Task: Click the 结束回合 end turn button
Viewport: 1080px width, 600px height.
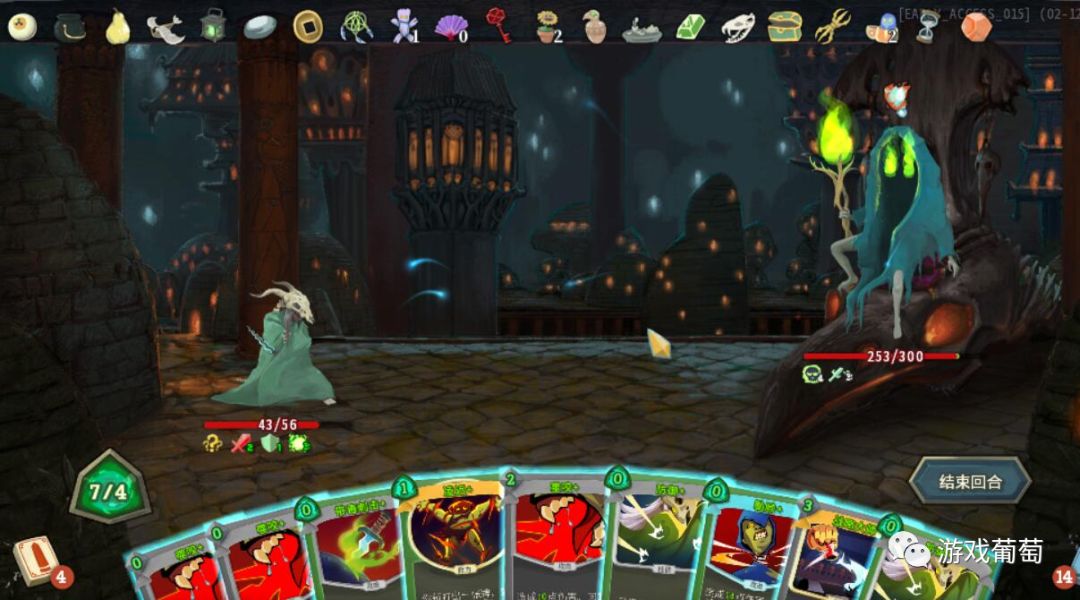Action: pos(969,481)
